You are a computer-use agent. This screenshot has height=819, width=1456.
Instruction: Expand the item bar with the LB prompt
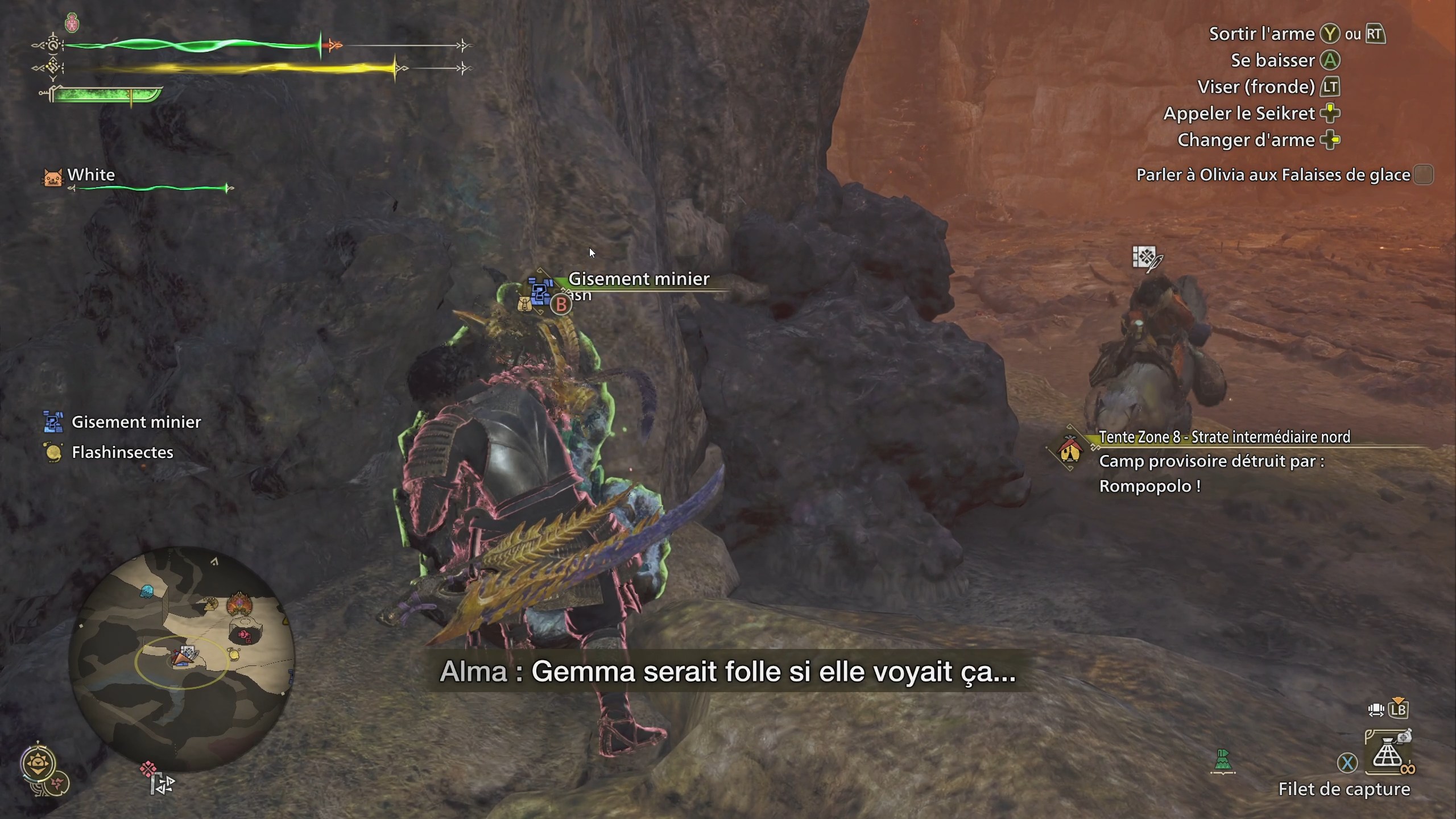1399,710
